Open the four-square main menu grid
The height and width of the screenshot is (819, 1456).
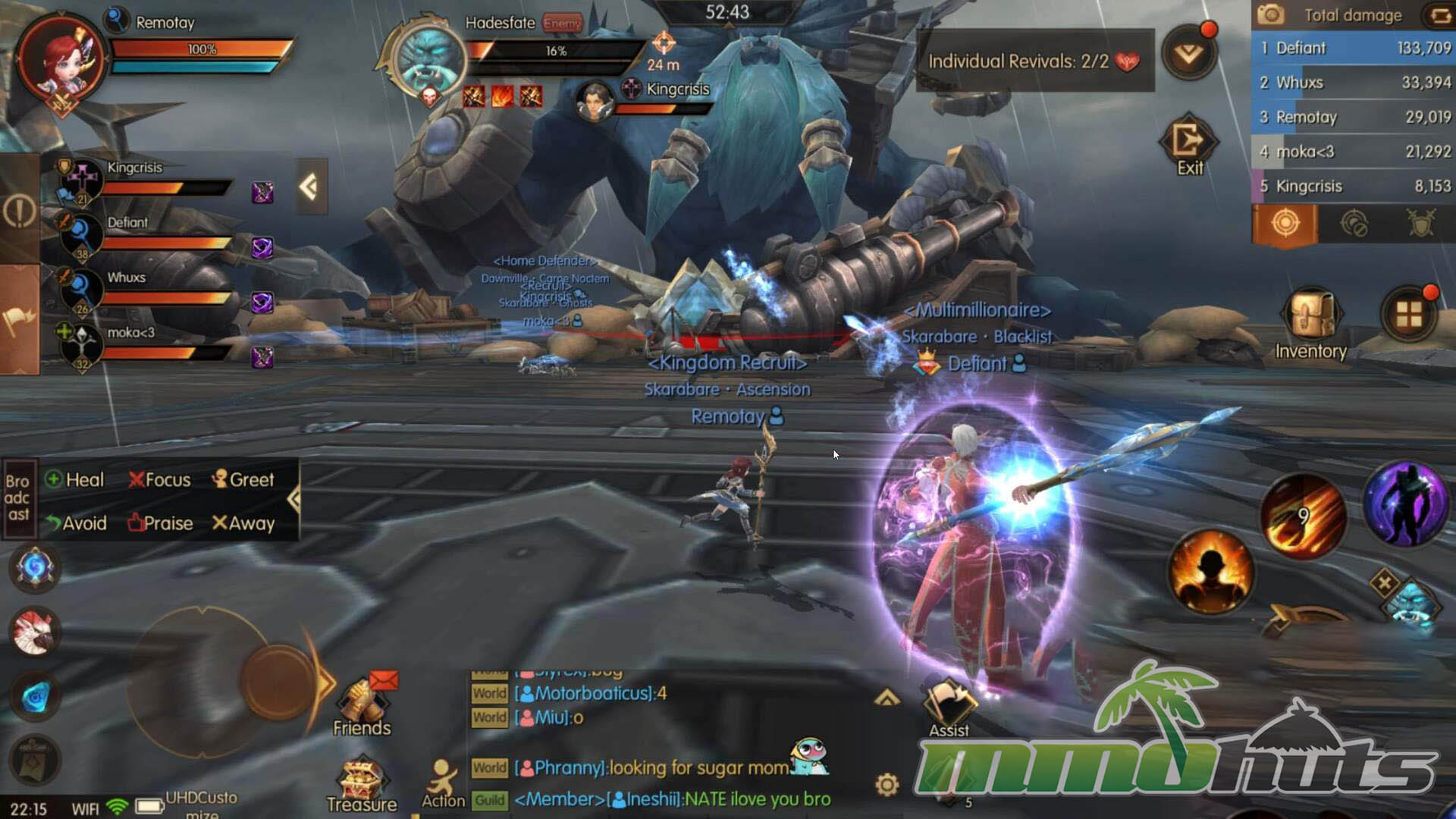click(x=1409, y=315)
